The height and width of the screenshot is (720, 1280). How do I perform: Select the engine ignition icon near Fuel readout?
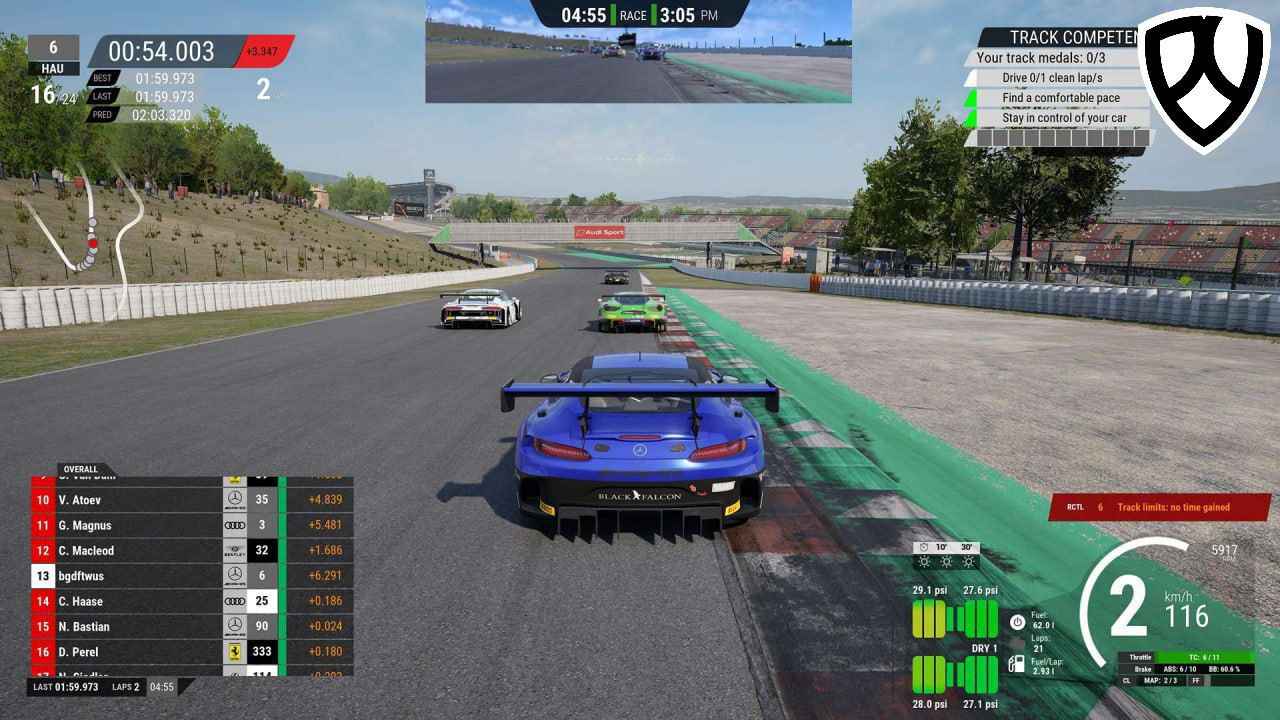pyautogui.click(x=1017, y=622)
